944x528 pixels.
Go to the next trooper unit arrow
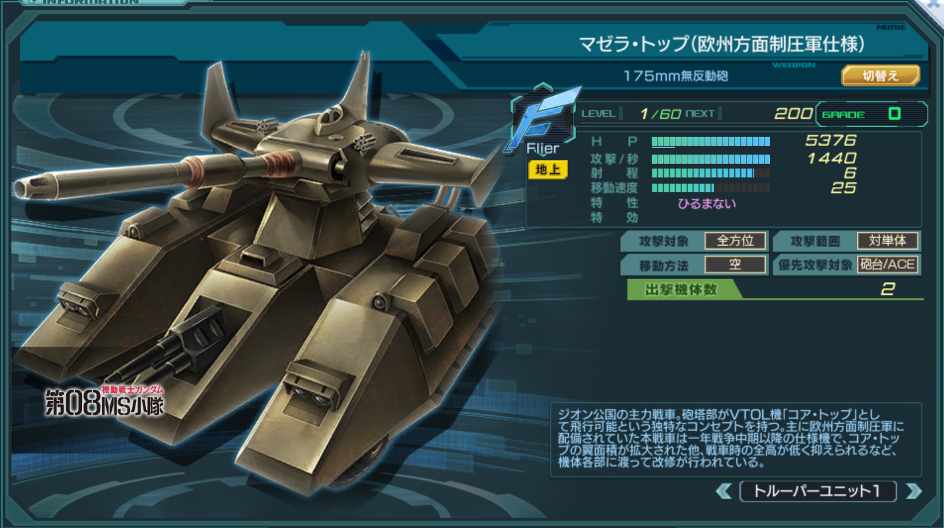tap(912, 491)
